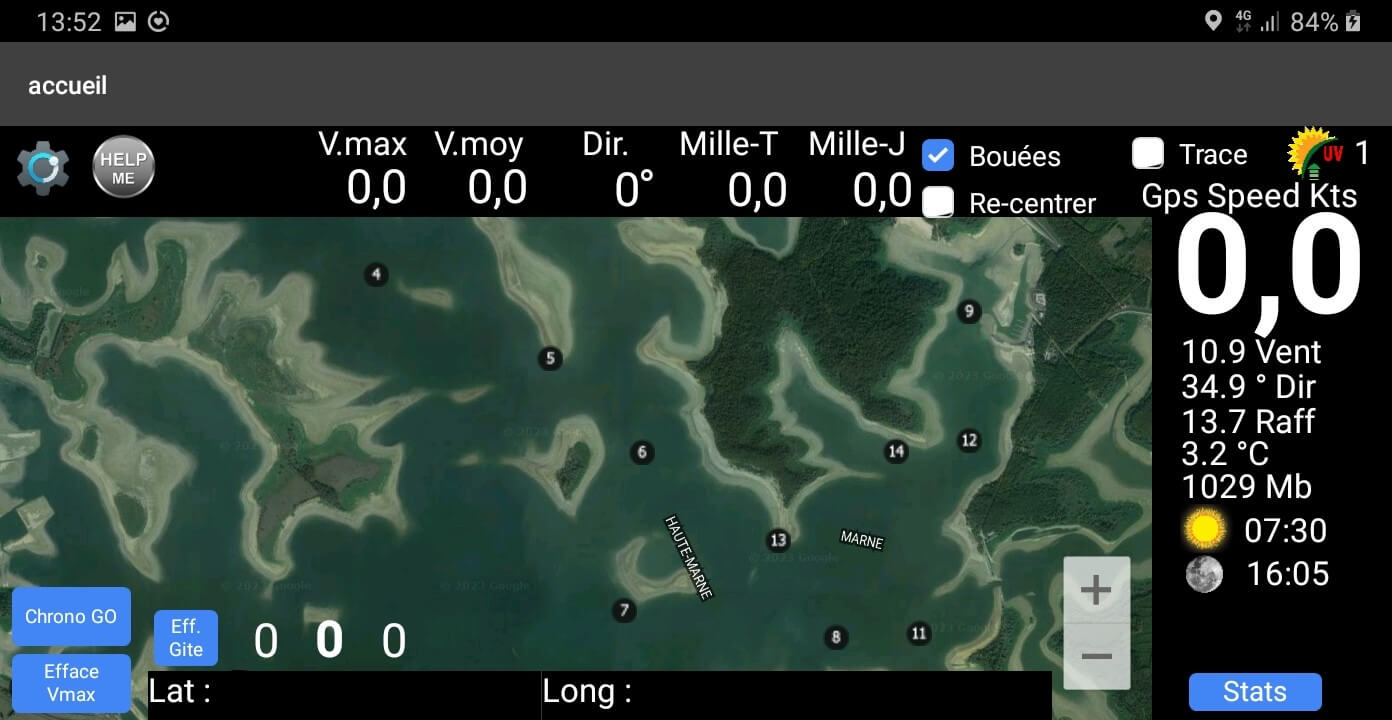Open the Stats screen

click(x=1254, y=691)
